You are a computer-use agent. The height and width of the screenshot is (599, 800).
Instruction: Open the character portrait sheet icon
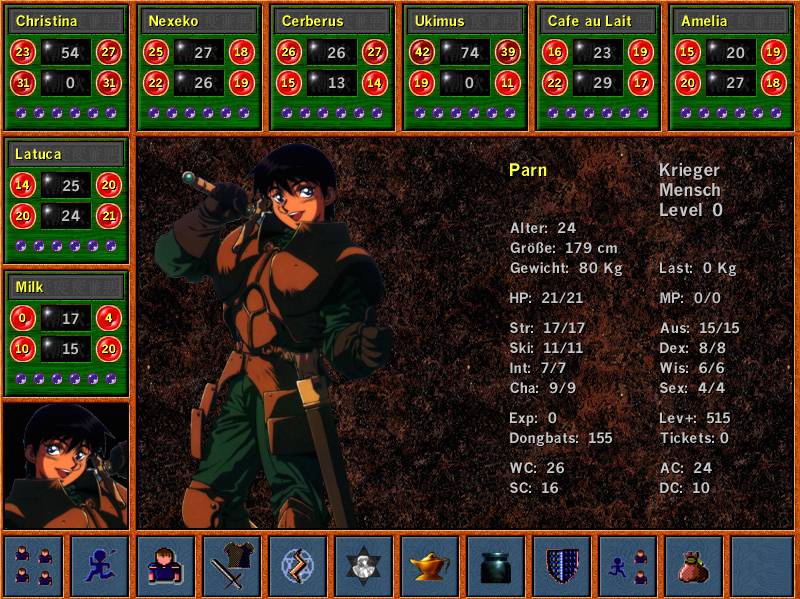[x=165, y=566]
